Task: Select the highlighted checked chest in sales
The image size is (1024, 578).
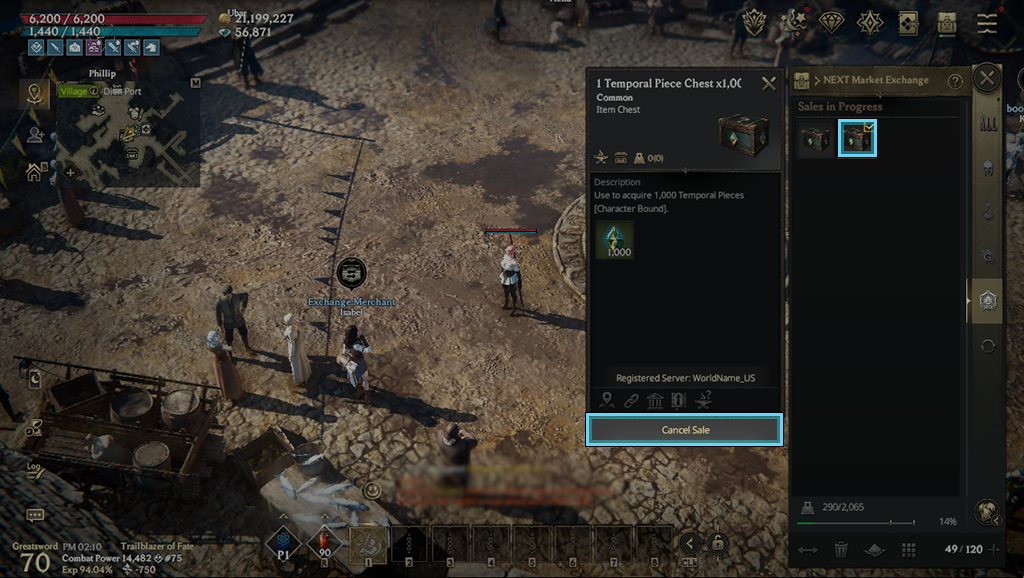Action: pos(857,139)
